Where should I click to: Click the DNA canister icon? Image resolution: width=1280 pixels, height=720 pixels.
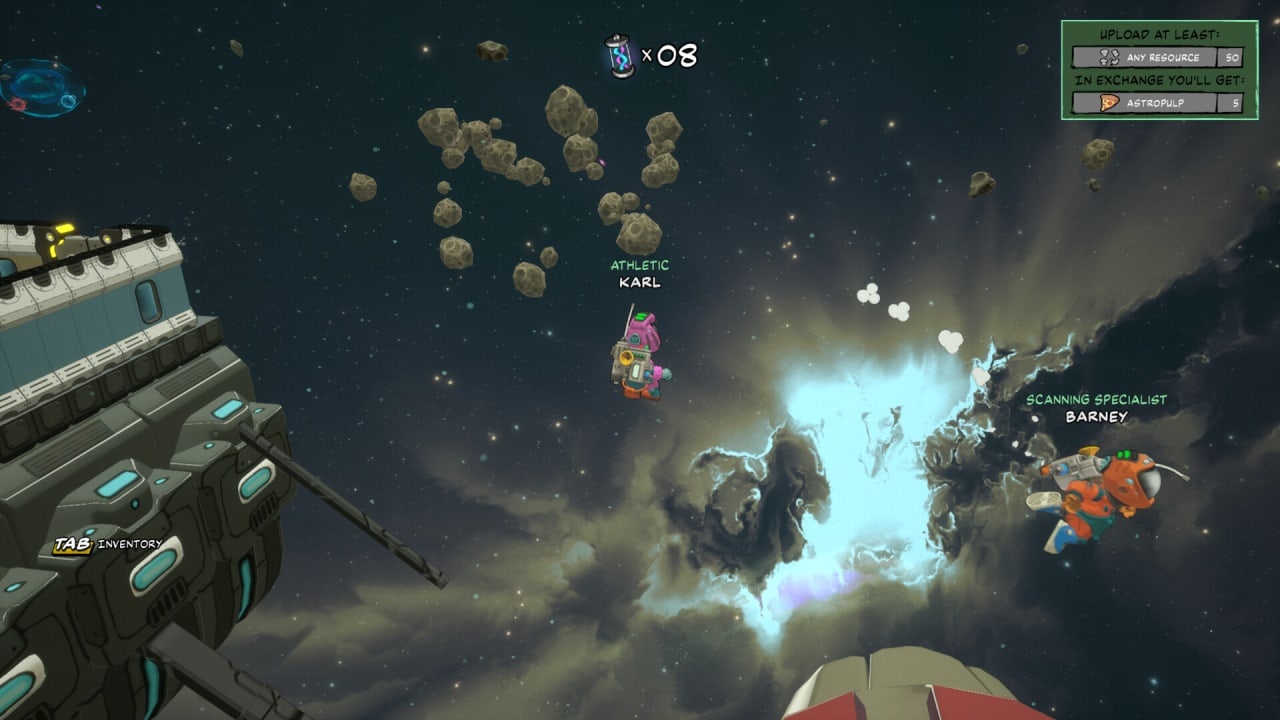coord(619,56)
